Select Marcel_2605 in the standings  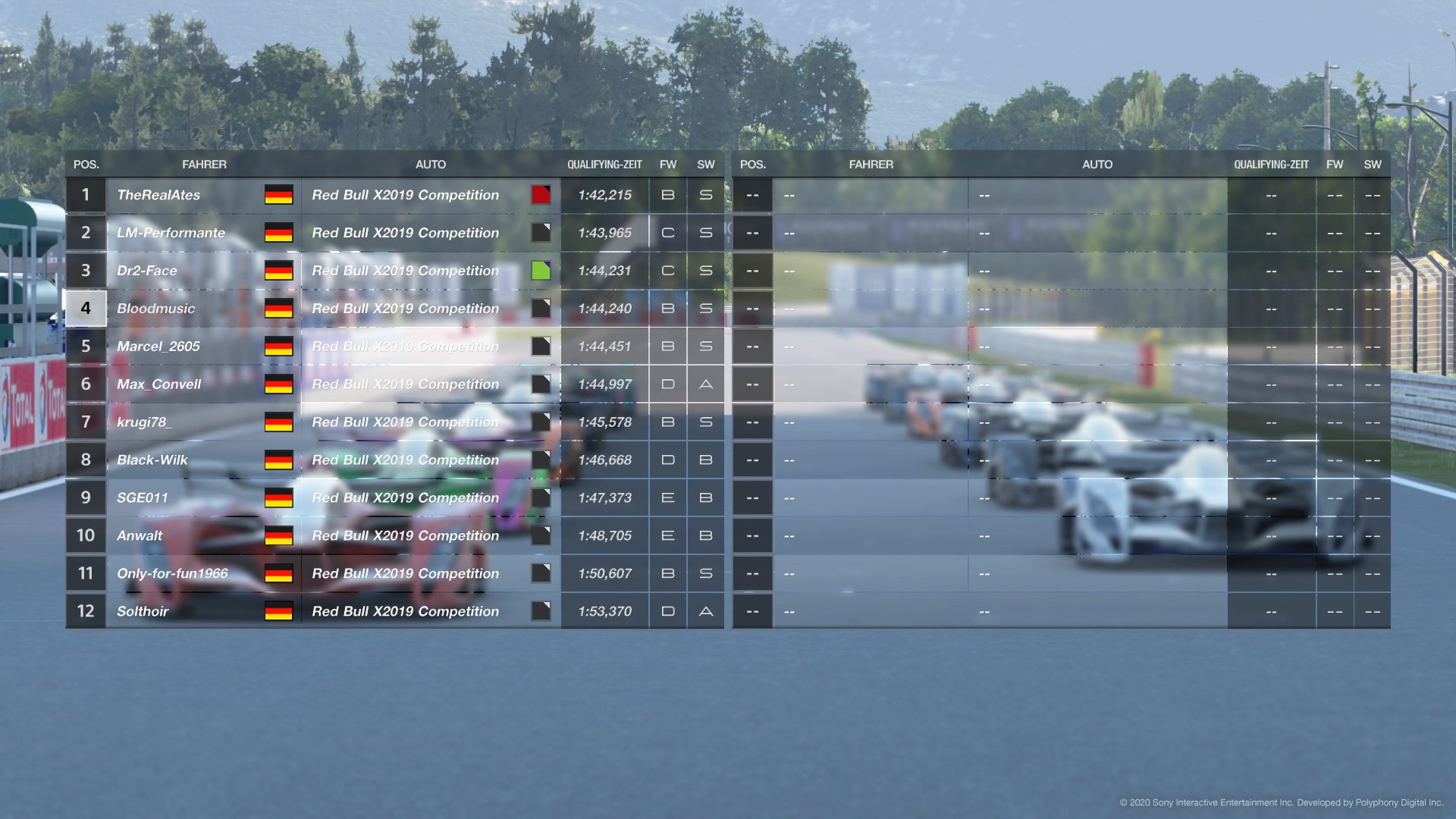click(158, 347)
